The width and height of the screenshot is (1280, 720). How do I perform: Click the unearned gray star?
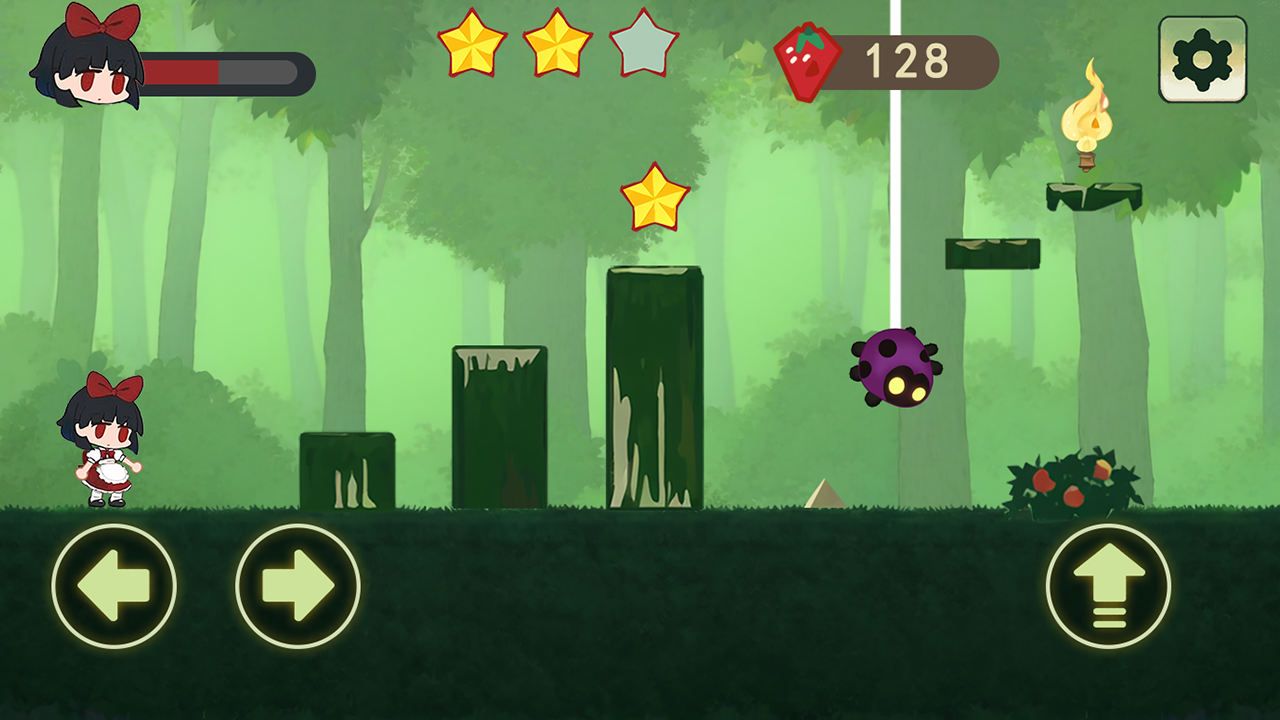click(x=643, y=45)
